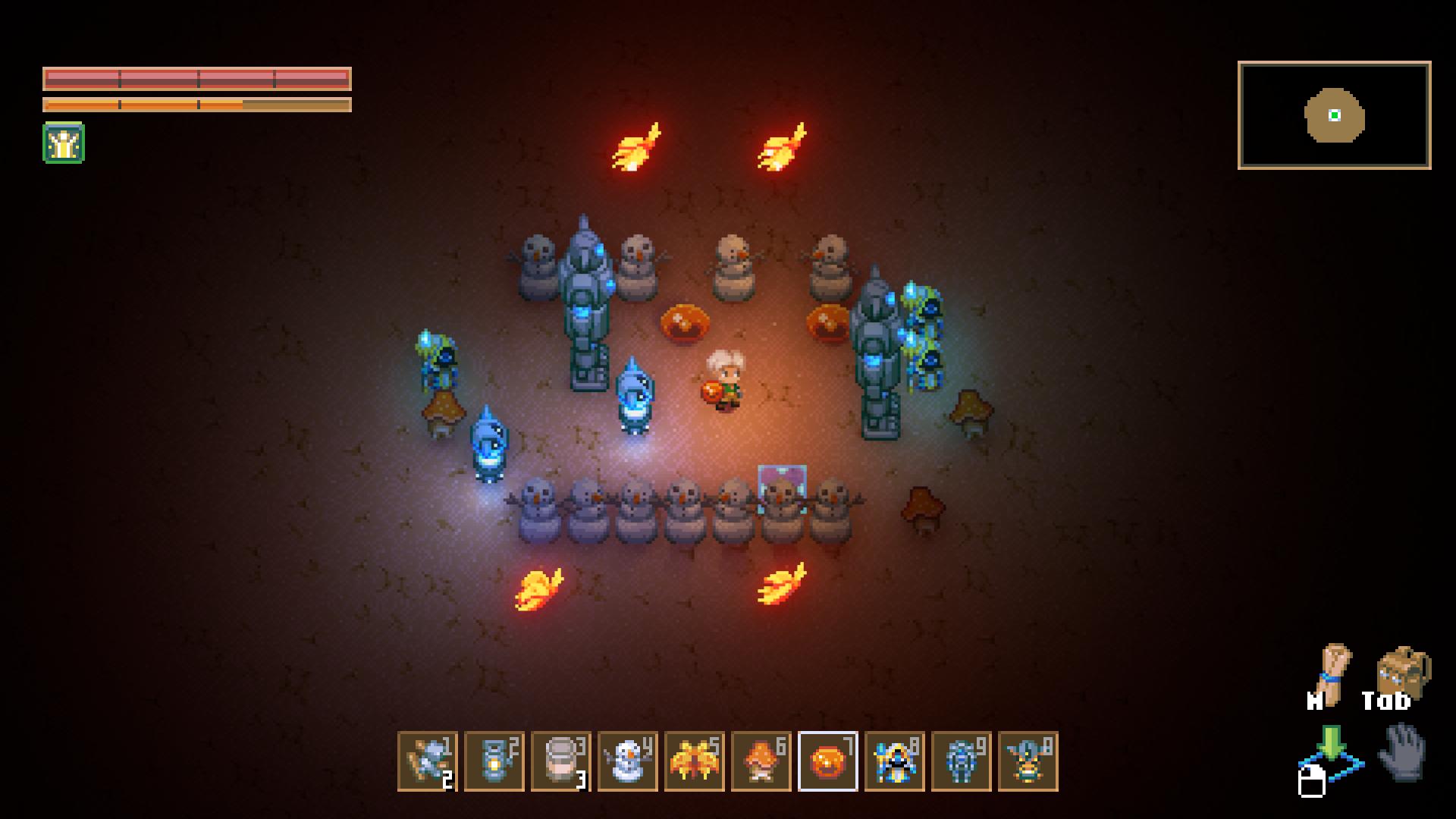Click the grey glove hand icon
This screenshot has height=819, width=1456.
1403,752
